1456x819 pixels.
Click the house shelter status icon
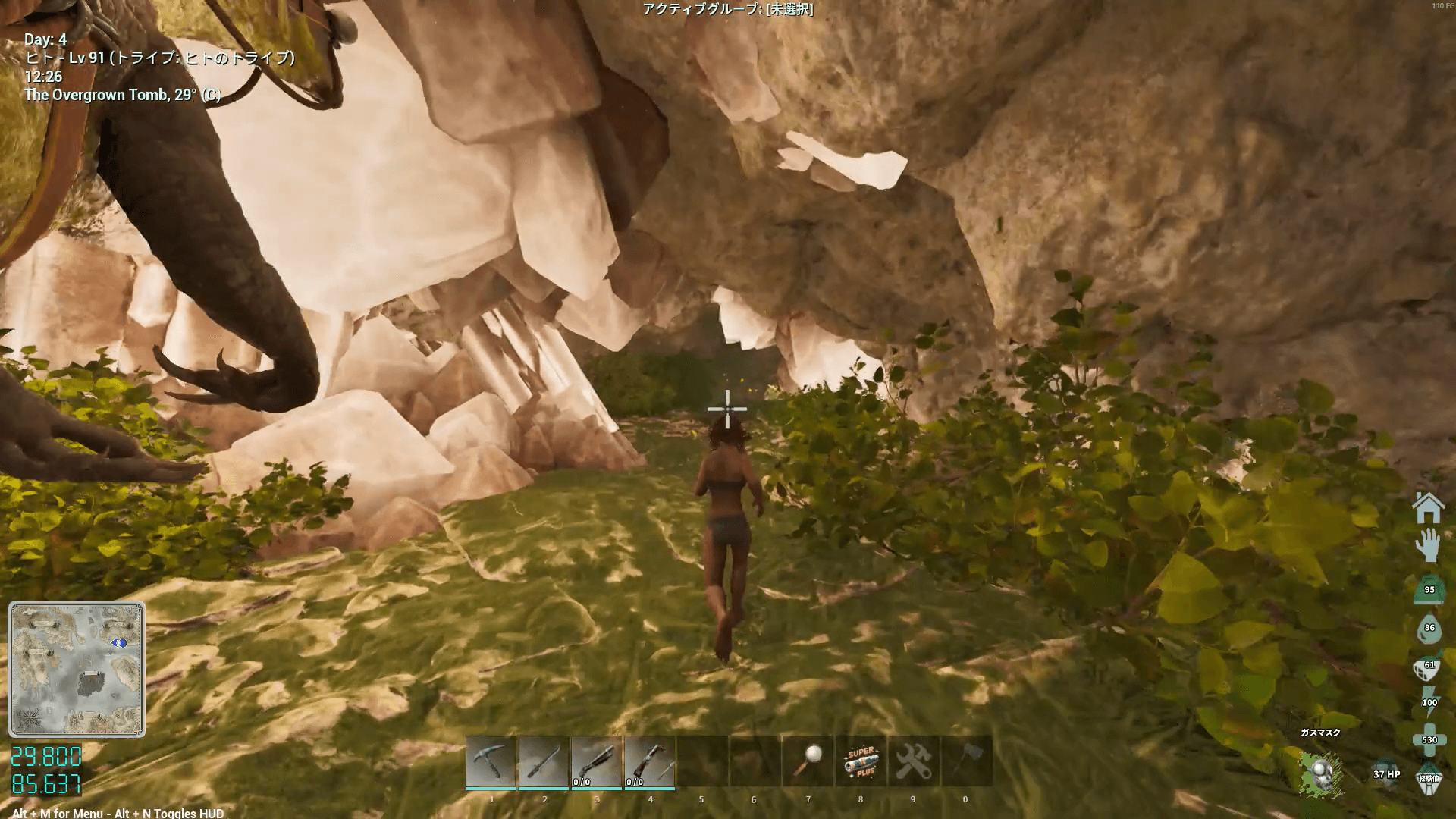pyautogui.click(x=1428, y=508)
